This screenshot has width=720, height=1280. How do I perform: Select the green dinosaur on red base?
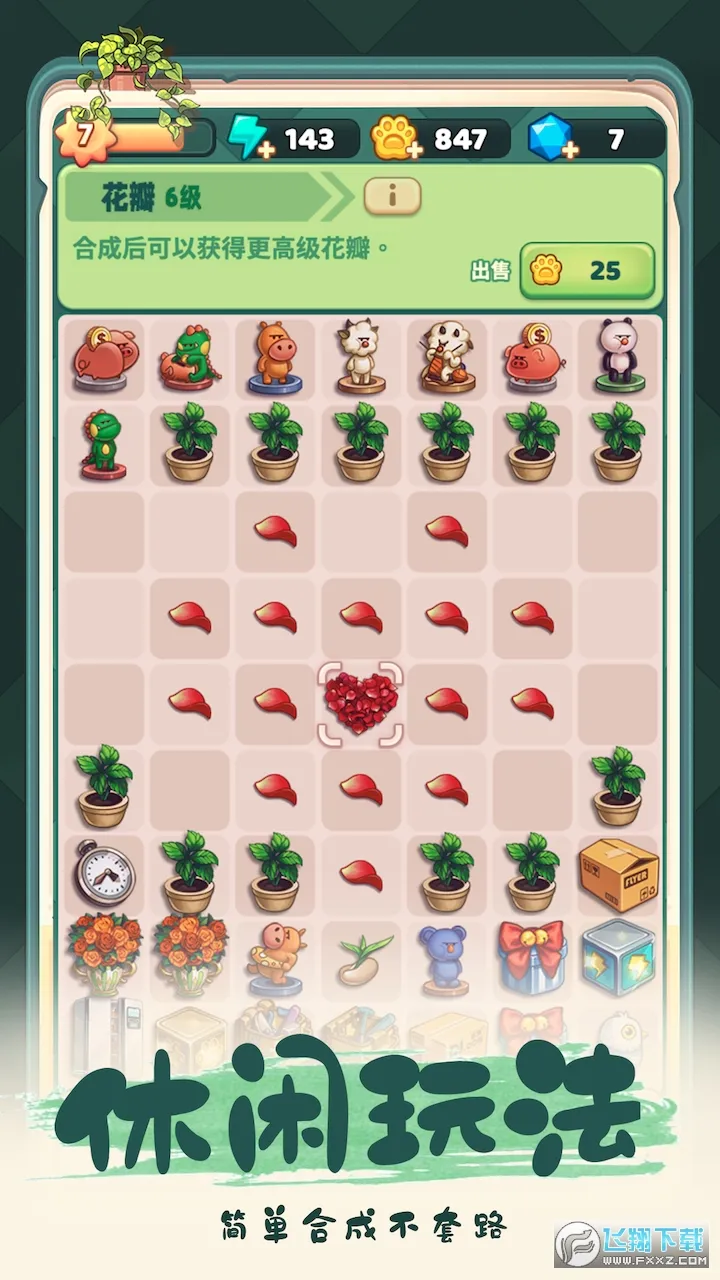(103, 440)
